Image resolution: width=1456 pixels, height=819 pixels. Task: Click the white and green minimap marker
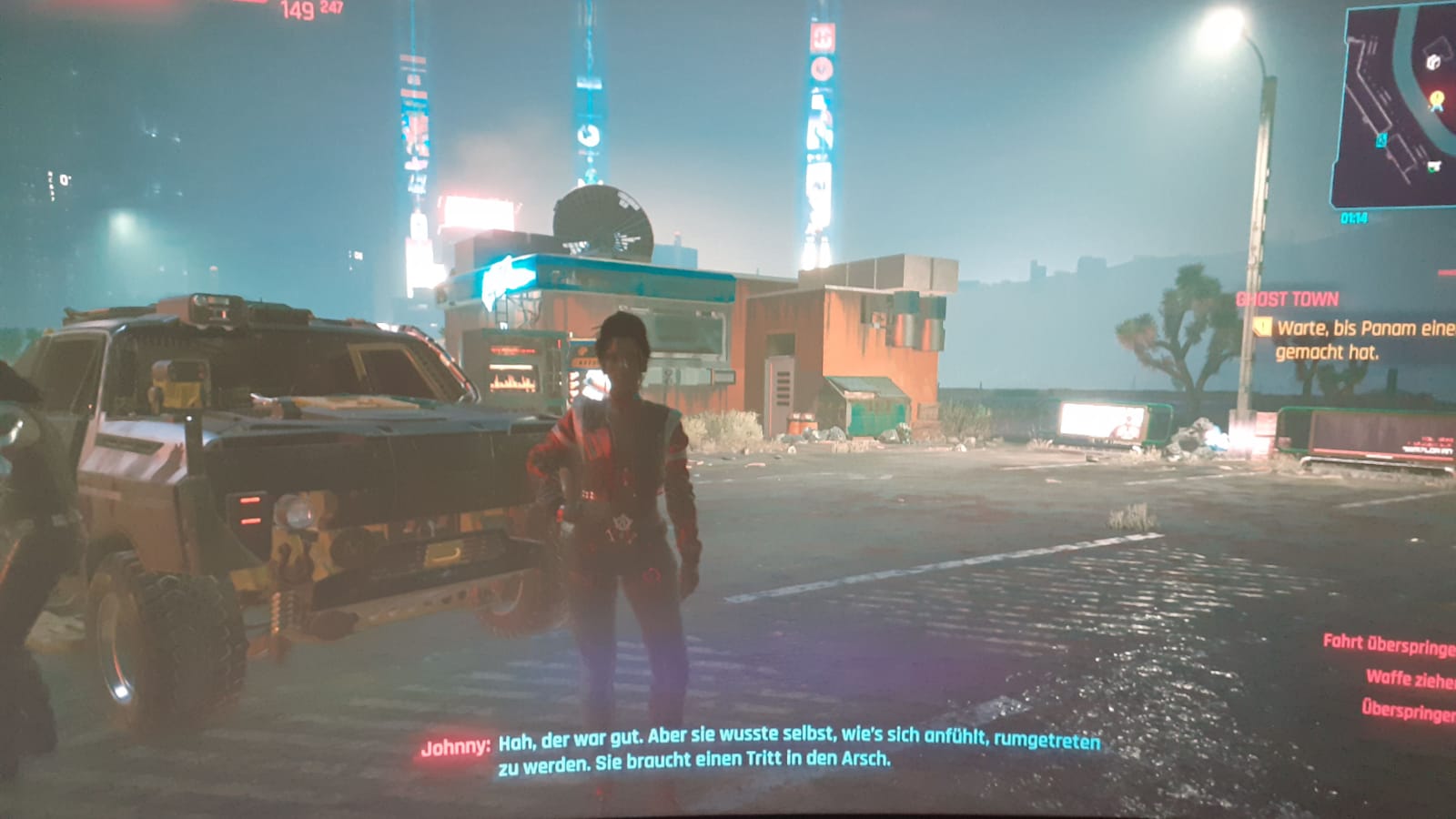point(1434,166)
